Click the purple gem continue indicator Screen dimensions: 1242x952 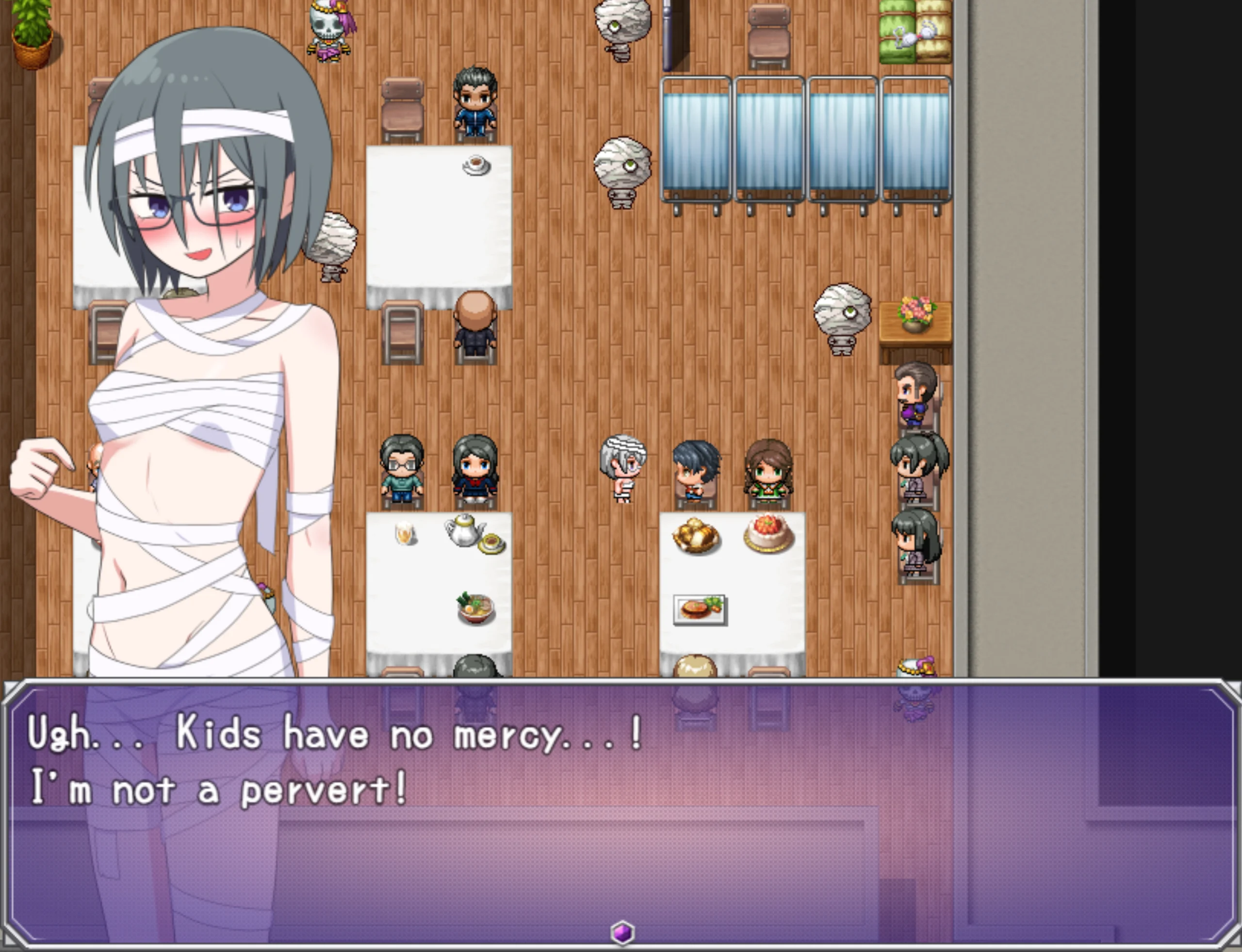[x=622, y=932]
